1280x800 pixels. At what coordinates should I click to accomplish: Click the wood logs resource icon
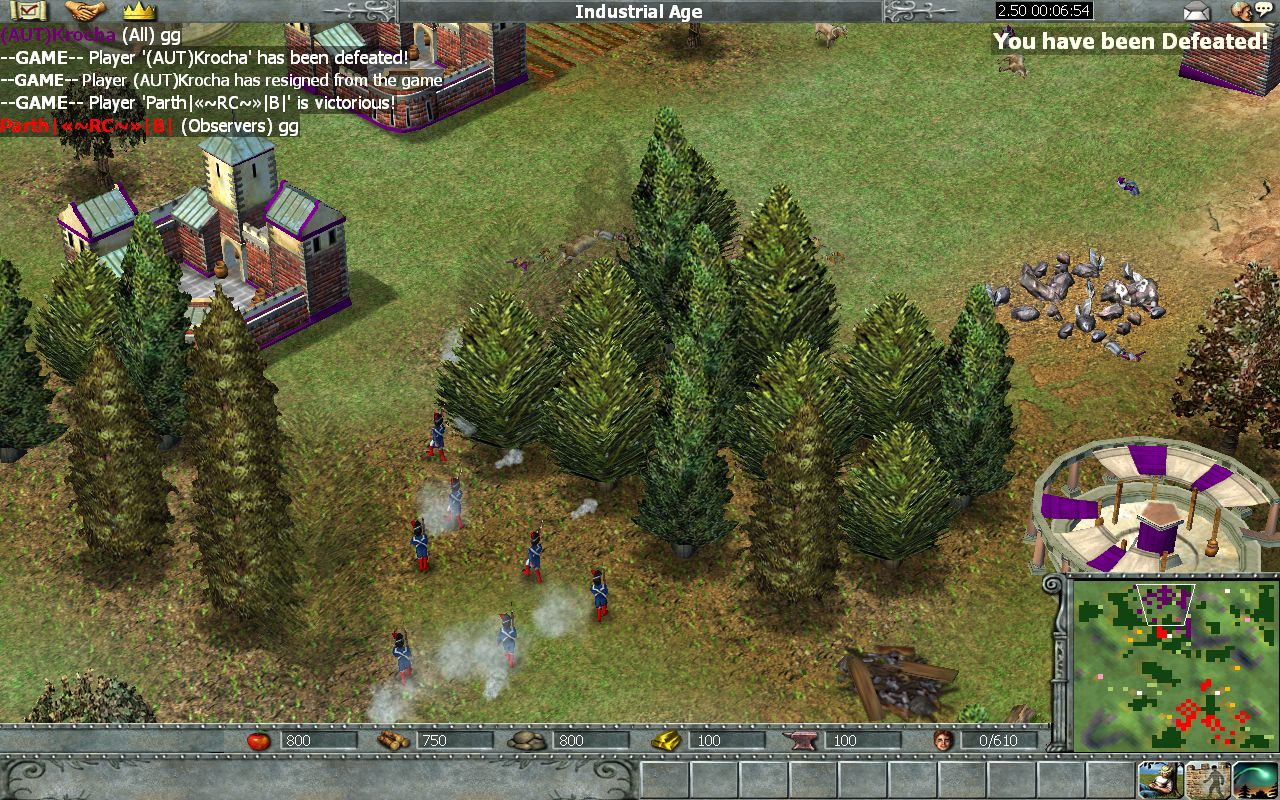[x=393, y=740]
